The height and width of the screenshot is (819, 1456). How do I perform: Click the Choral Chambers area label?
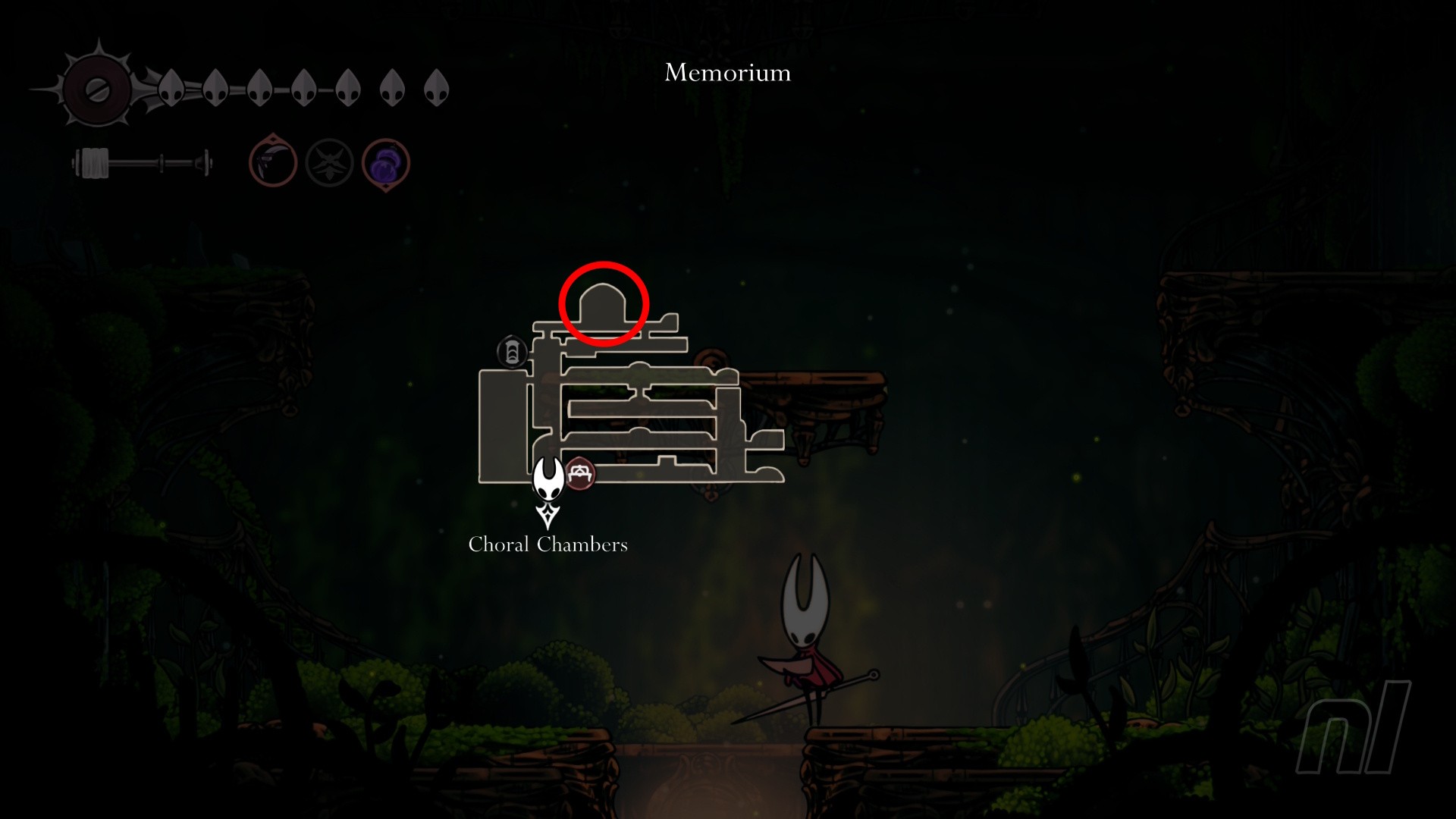tap(548, 544)
